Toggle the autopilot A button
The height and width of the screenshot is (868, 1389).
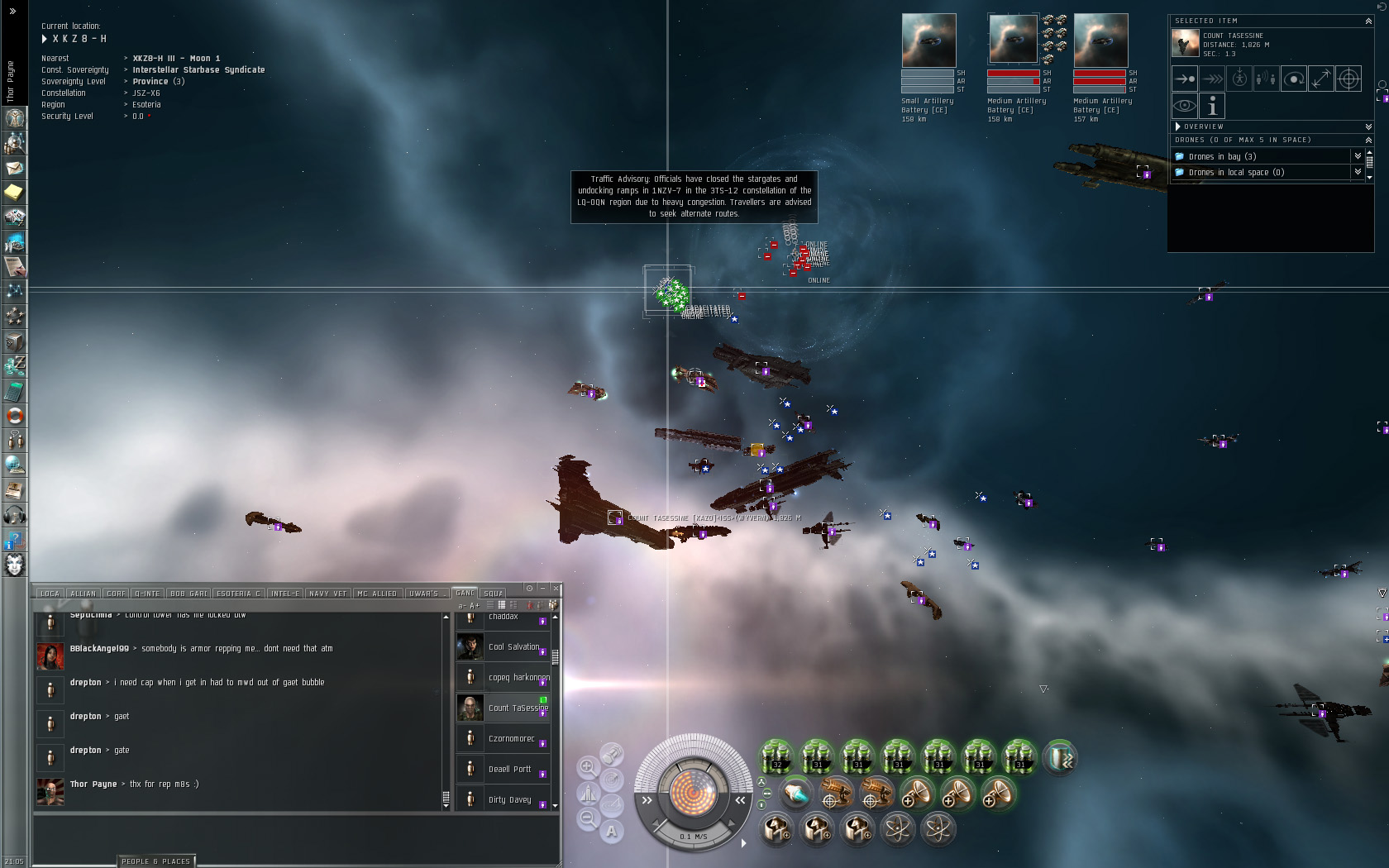pos(611,832)
